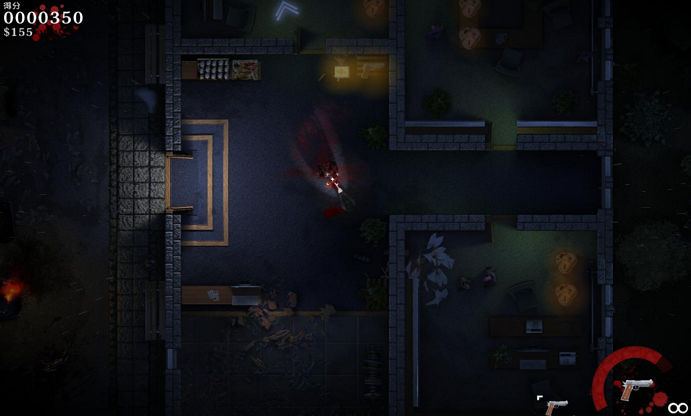Select the equipped pistol weapon icon

click(x=636, y=387)
